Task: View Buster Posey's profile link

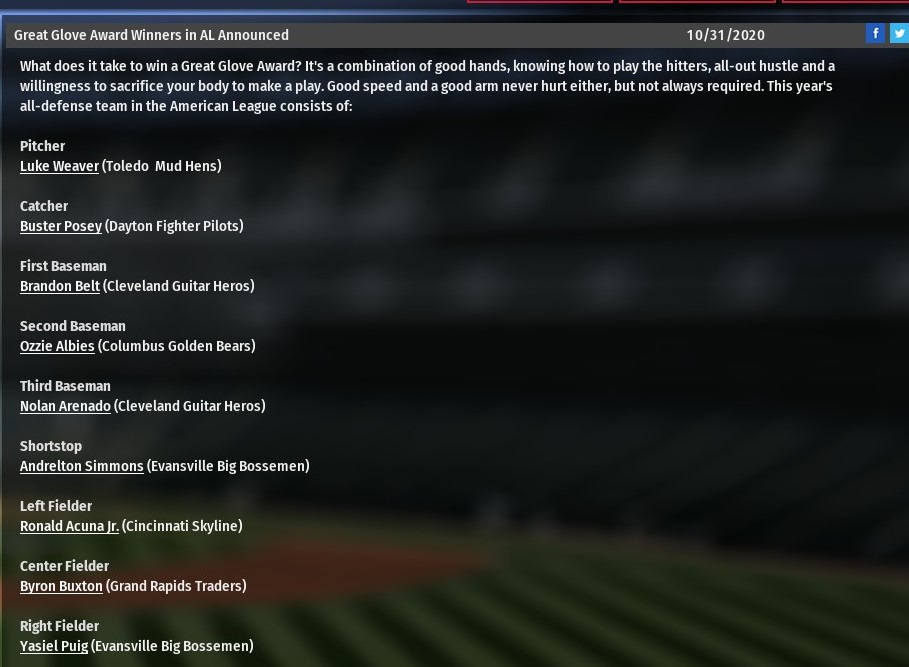Action: point(61,226)
